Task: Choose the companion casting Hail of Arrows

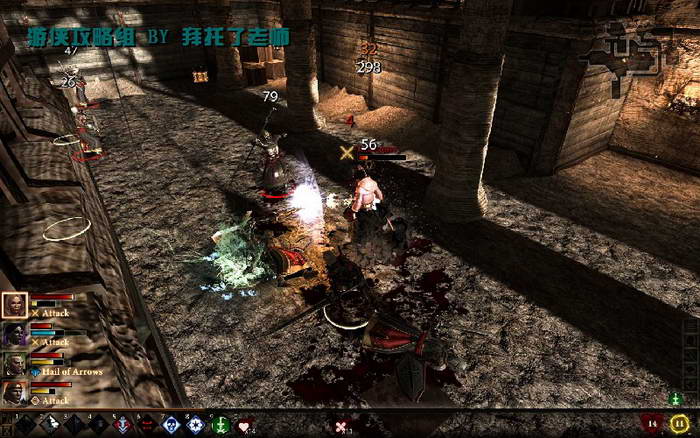Action: 15,364
